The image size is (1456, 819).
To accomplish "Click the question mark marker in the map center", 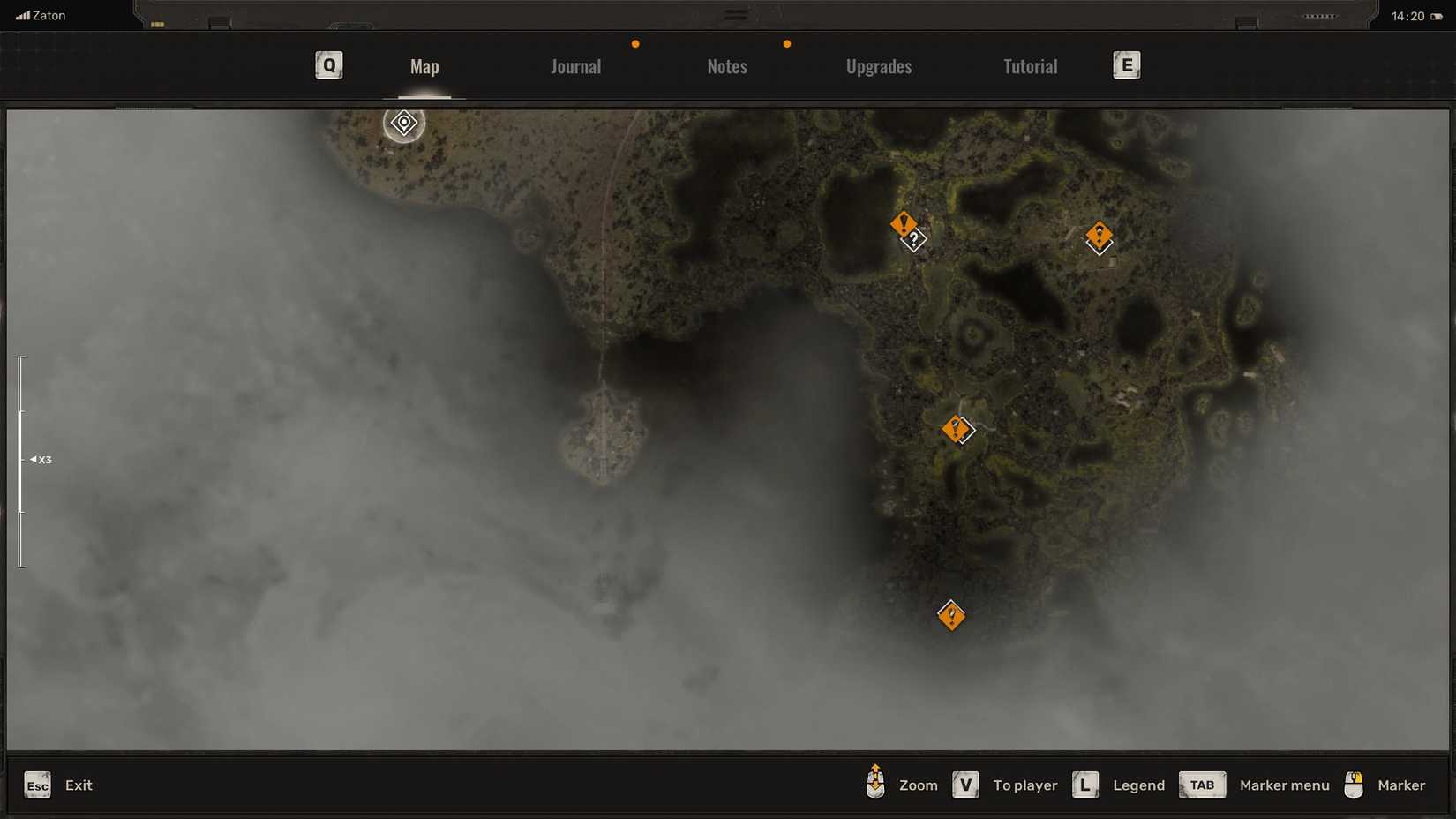I will tap(956, 430).
